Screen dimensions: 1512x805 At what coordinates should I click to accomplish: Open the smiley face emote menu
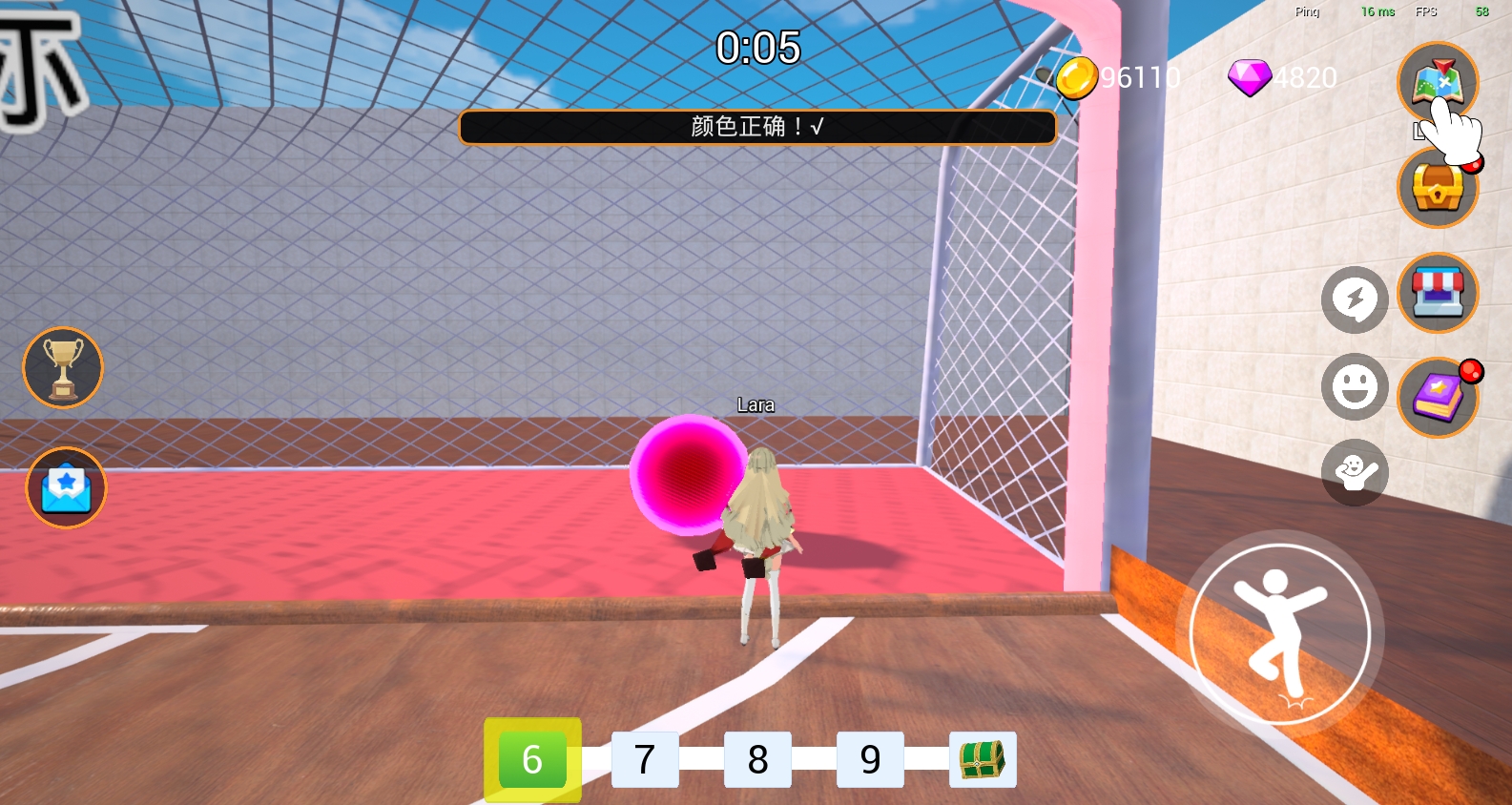pyautogui.click(x=1354, y=387)
